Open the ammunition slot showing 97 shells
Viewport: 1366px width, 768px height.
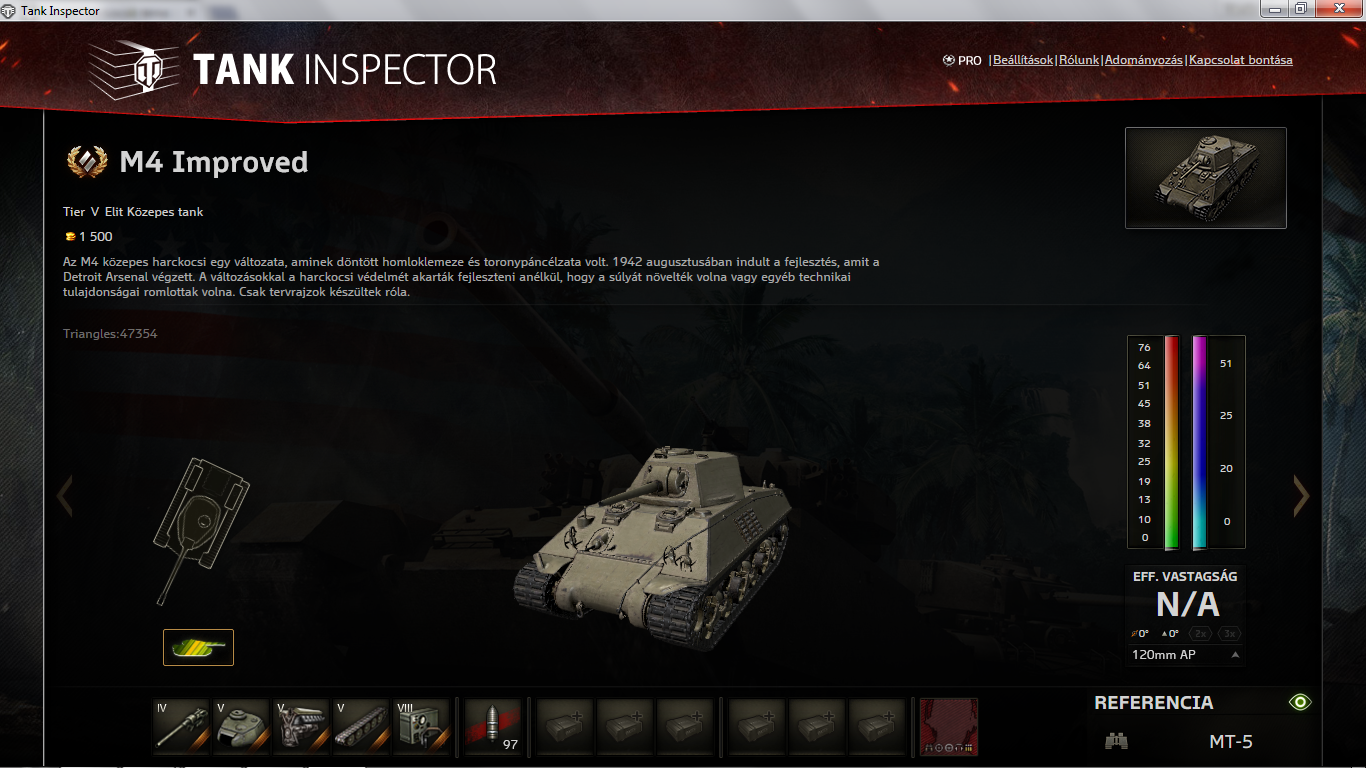coord(493,726)
